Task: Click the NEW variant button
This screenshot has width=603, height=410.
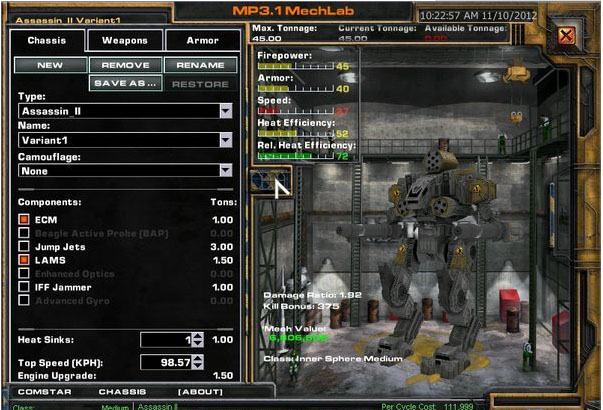Action: click(x=49, y=65)
